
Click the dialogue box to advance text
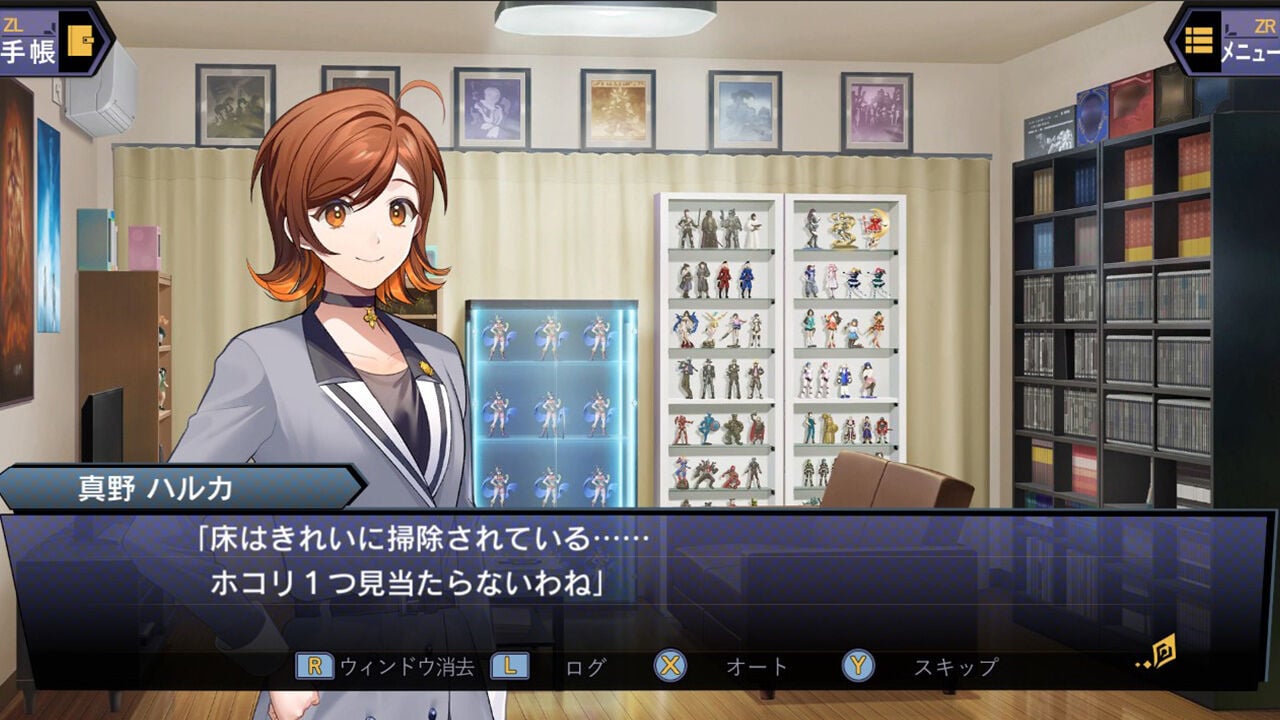click(640, 565)
